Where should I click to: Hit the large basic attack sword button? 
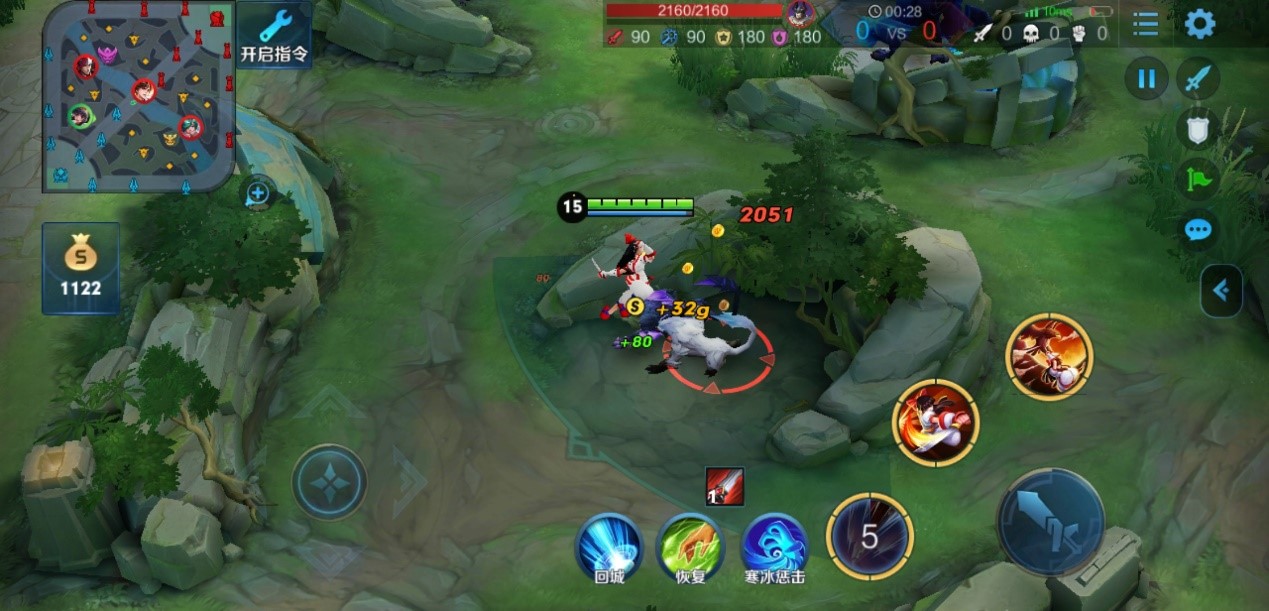coord(1050,522)
